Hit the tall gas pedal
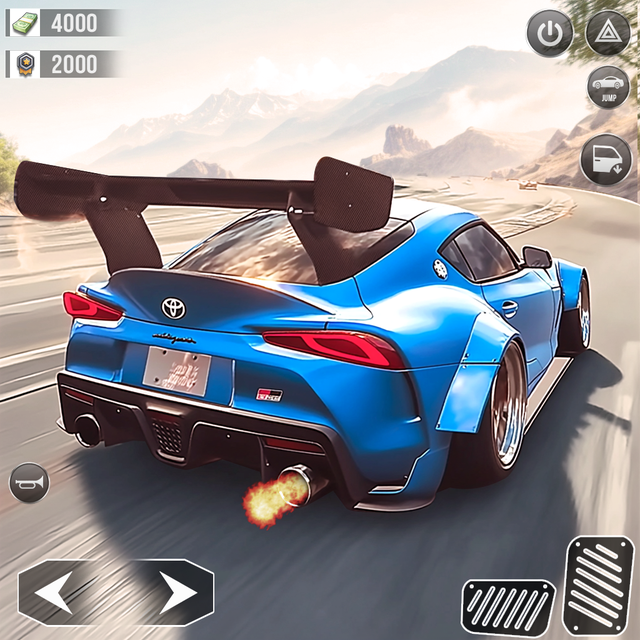Image resolution: width=640 pixels, height=640 pixels. tap(600, 581)
